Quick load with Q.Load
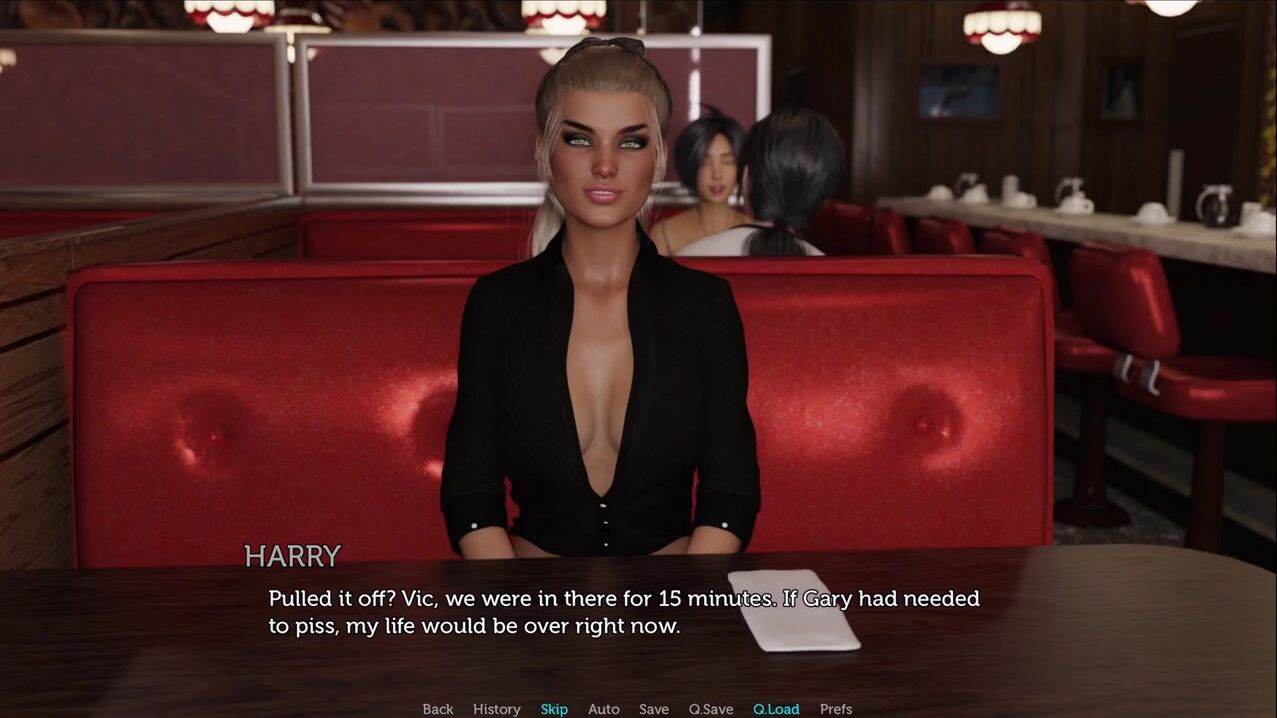 776,709
